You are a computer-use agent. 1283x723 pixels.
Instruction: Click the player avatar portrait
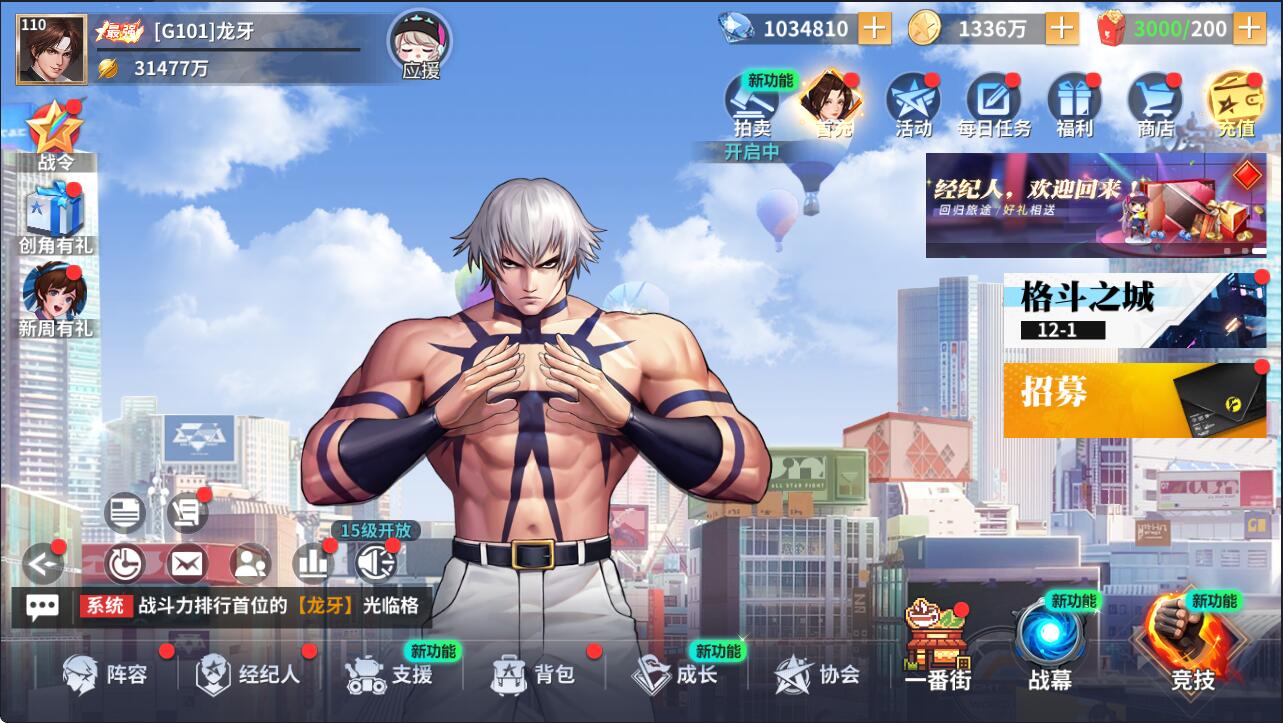(51, 50)
